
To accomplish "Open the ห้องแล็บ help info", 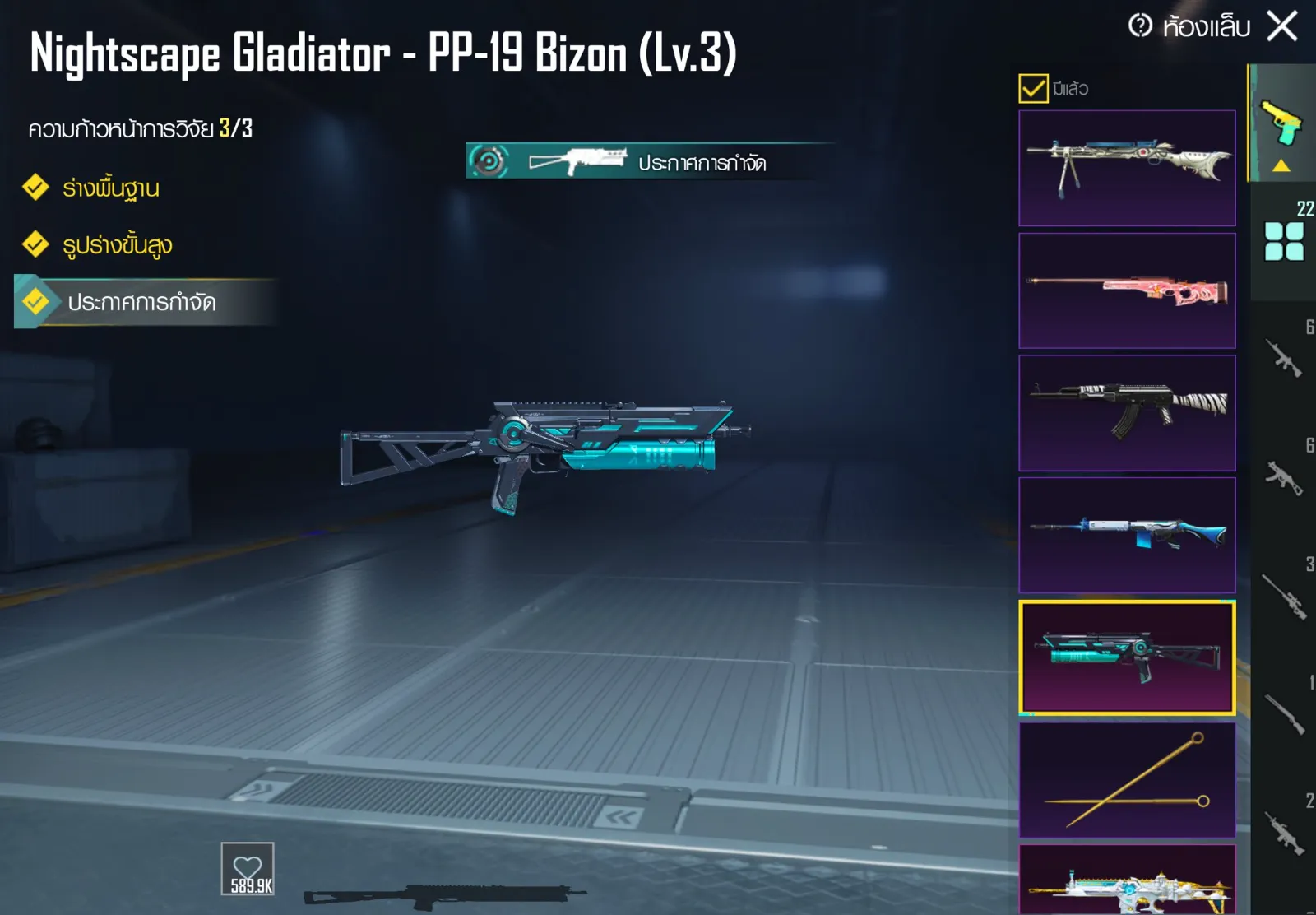I will tap(1140, 26).
